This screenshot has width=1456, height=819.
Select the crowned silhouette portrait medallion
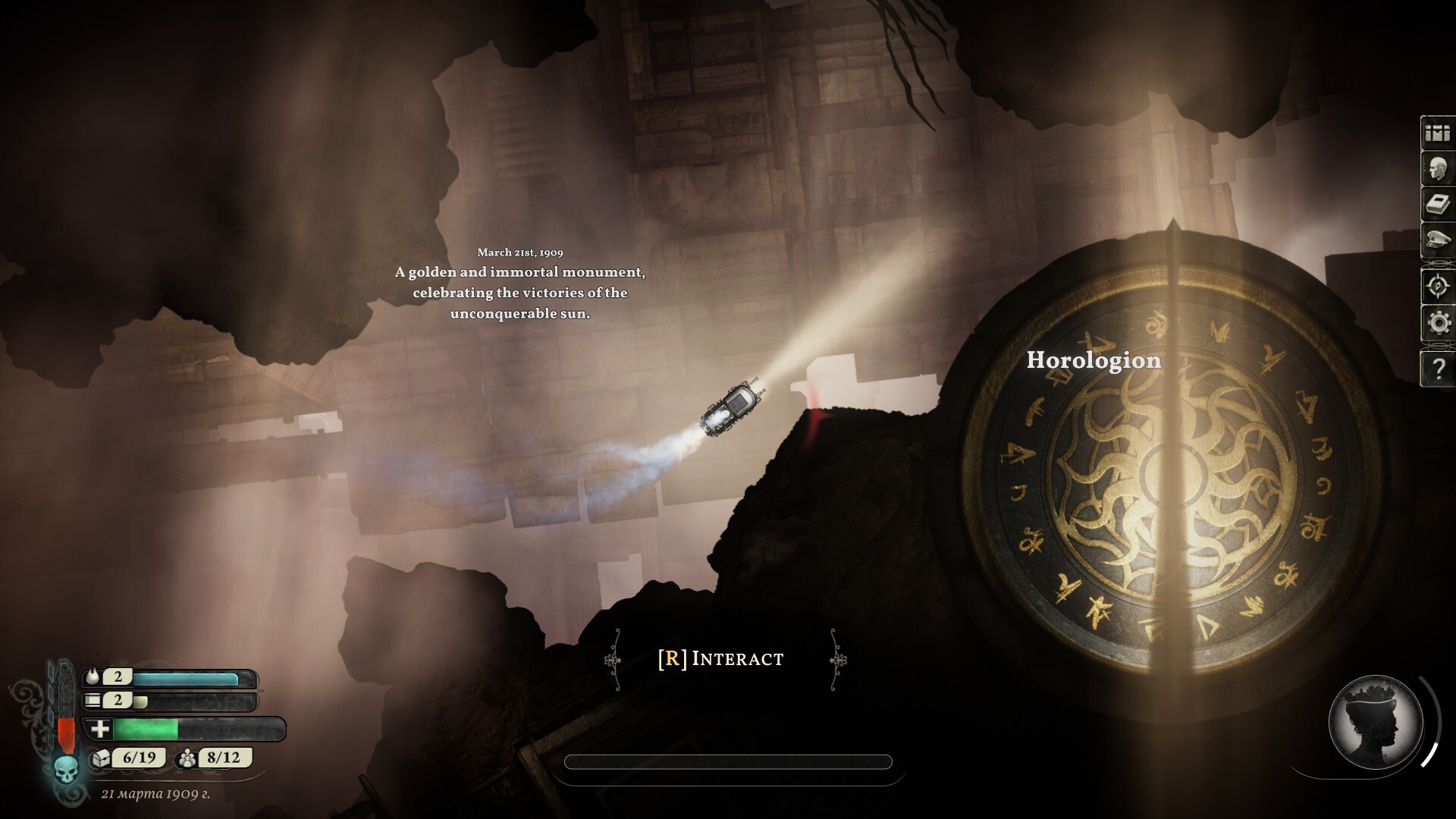(1375, 722)
